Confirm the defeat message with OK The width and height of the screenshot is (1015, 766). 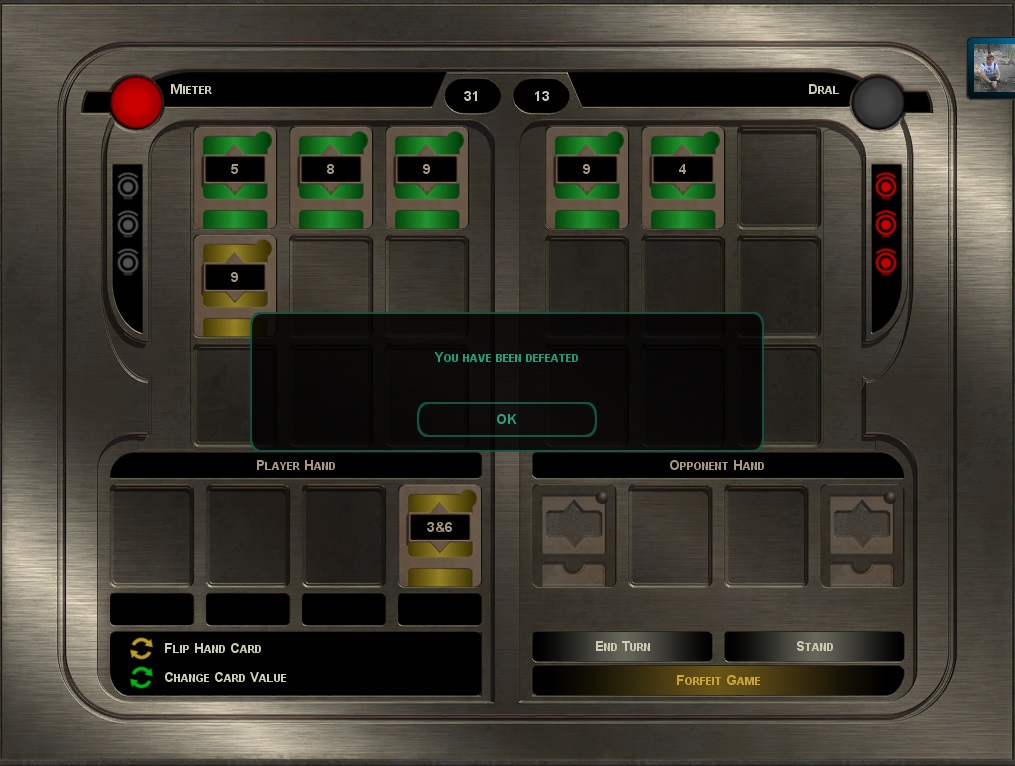506,419
